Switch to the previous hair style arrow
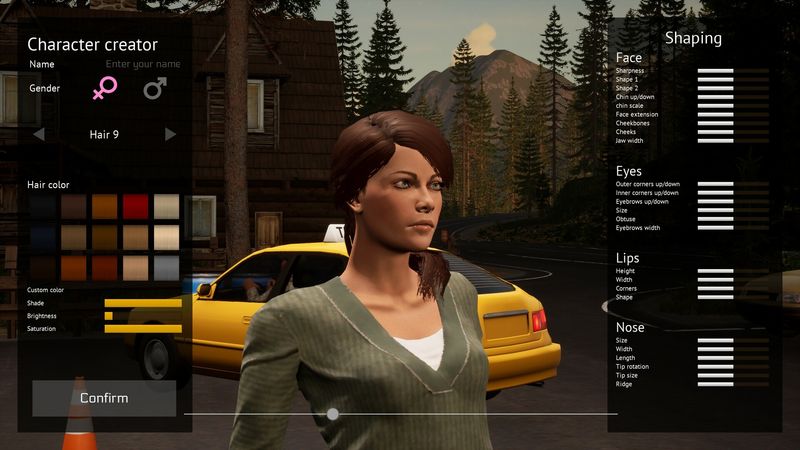800x450 pixels. 39,134
